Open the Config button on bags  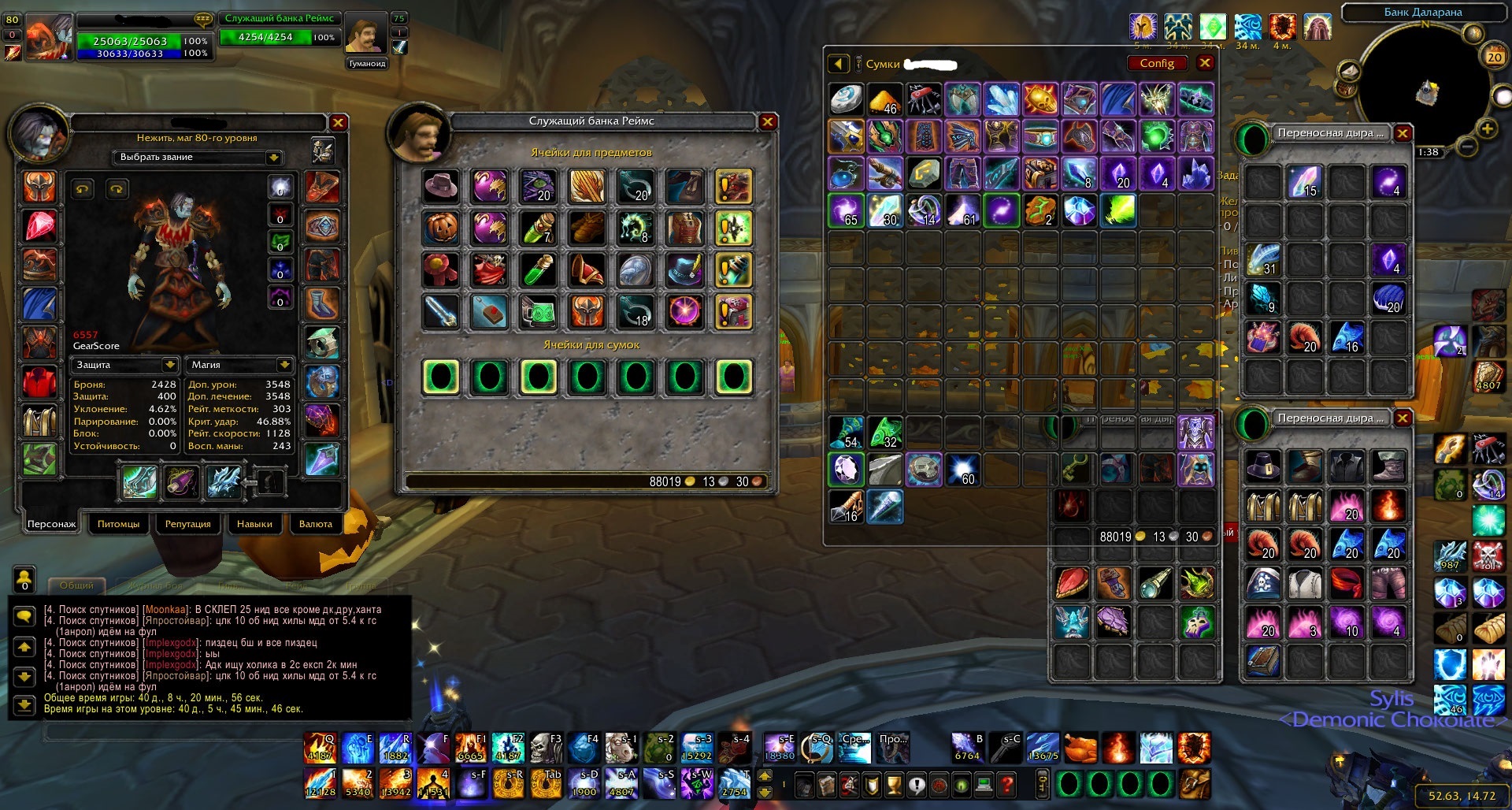click(1156, 63)
